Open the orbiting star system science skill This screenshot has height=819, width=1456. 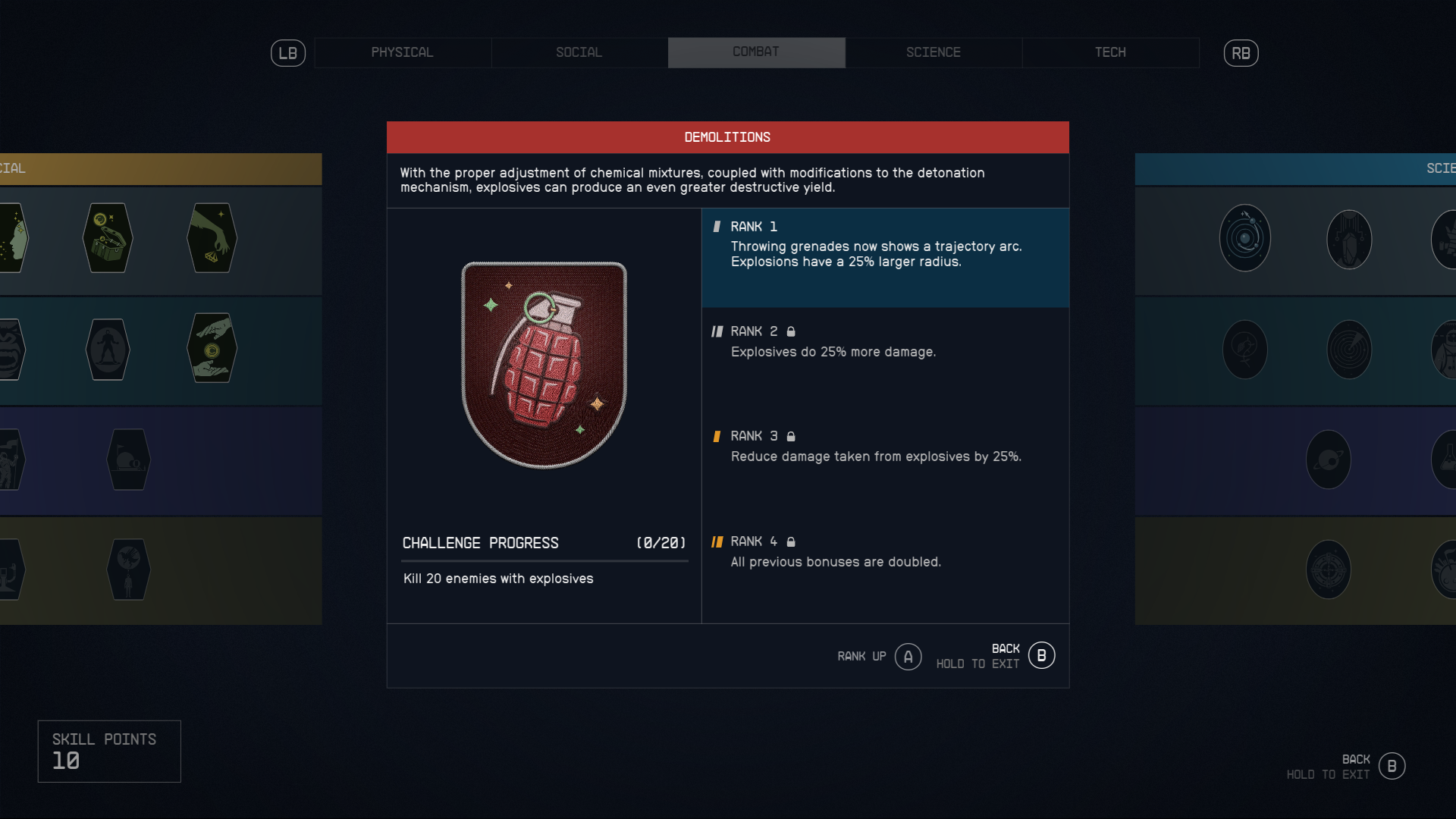[x=1245, y=237]
